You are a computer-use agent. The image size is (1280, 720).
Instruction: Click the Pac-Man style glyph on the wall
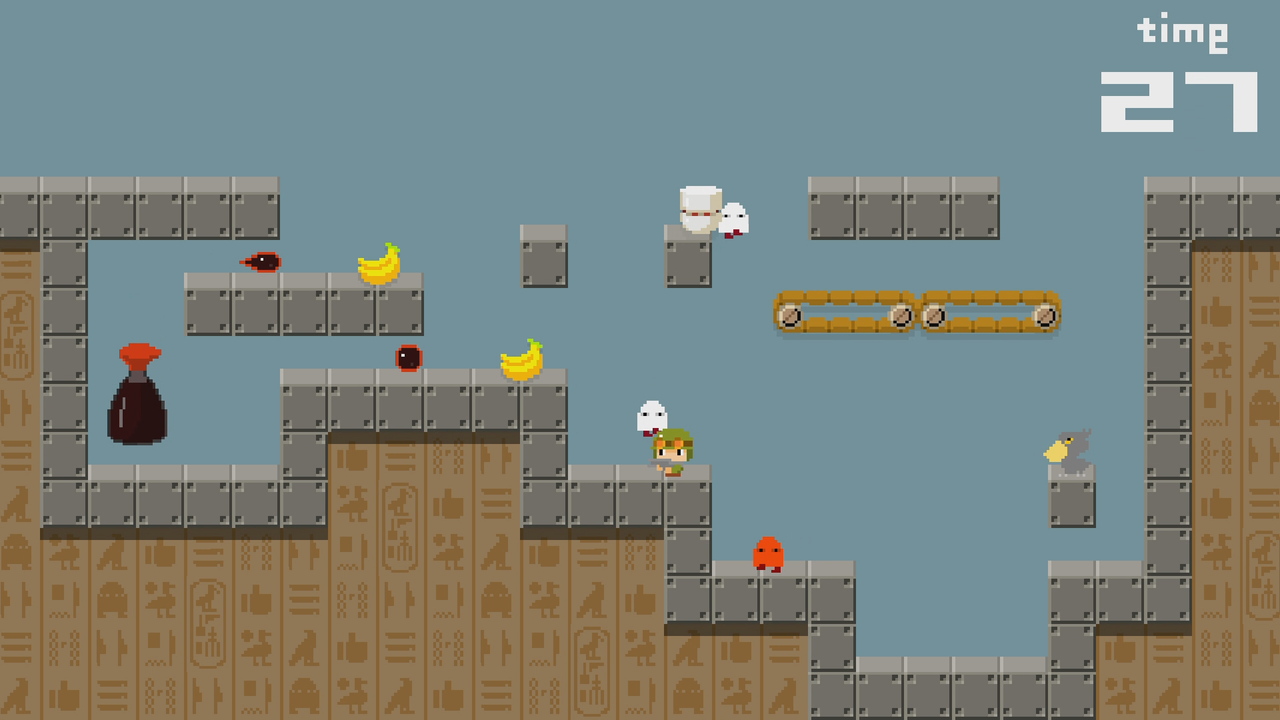pos(496,597)
